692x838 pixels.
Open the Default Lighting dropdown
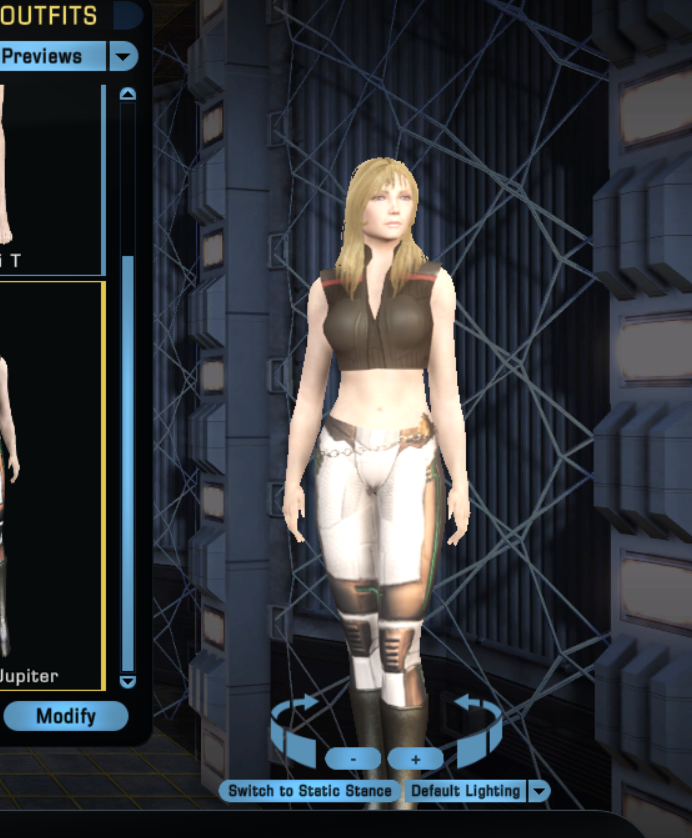pos(538,791)
